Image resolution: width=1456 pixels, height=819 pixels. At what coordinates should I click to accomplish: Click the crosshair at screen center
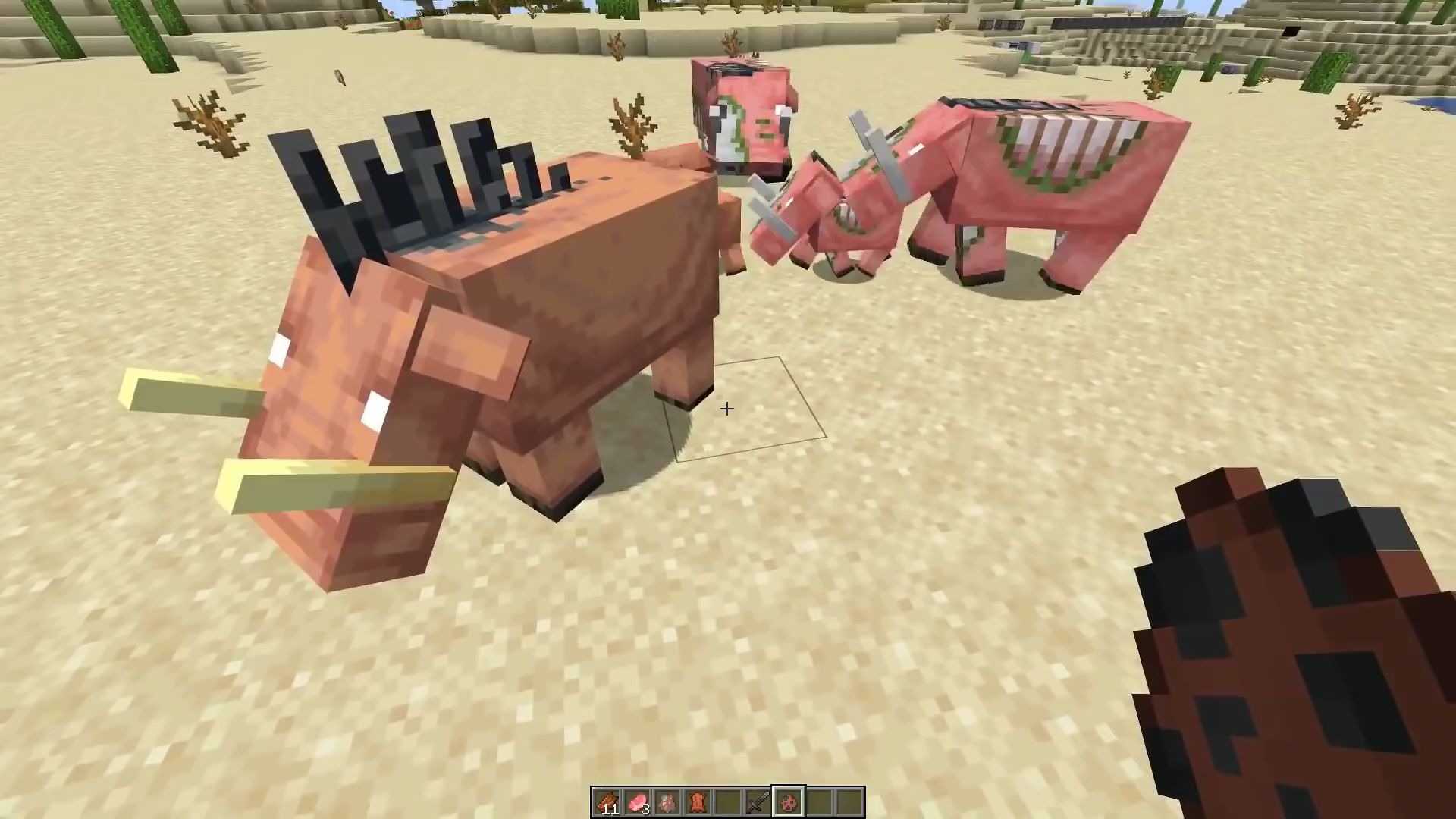tap(726, 409)
